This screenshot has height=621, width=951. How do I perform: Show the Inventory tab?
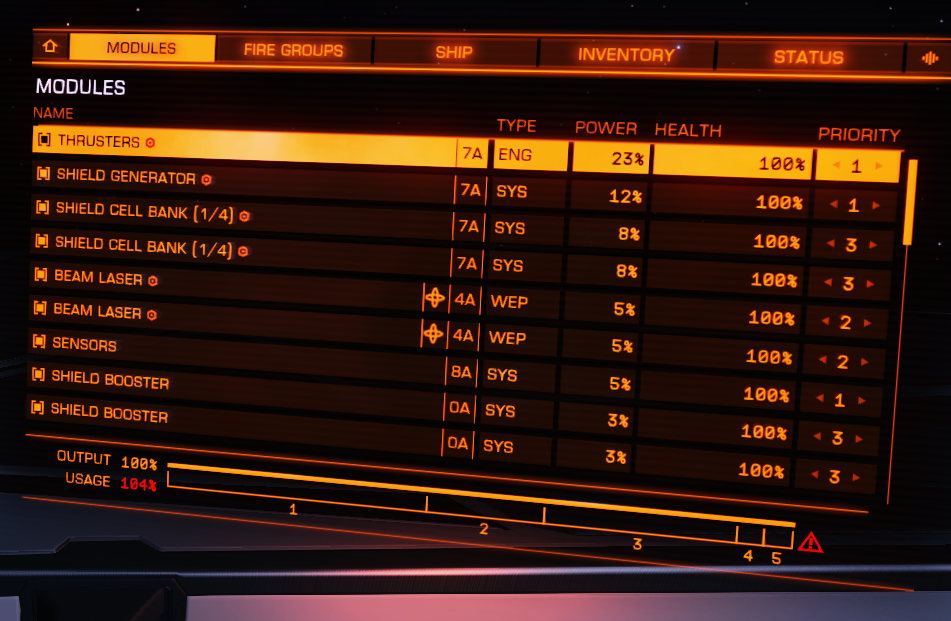(626, 55)
